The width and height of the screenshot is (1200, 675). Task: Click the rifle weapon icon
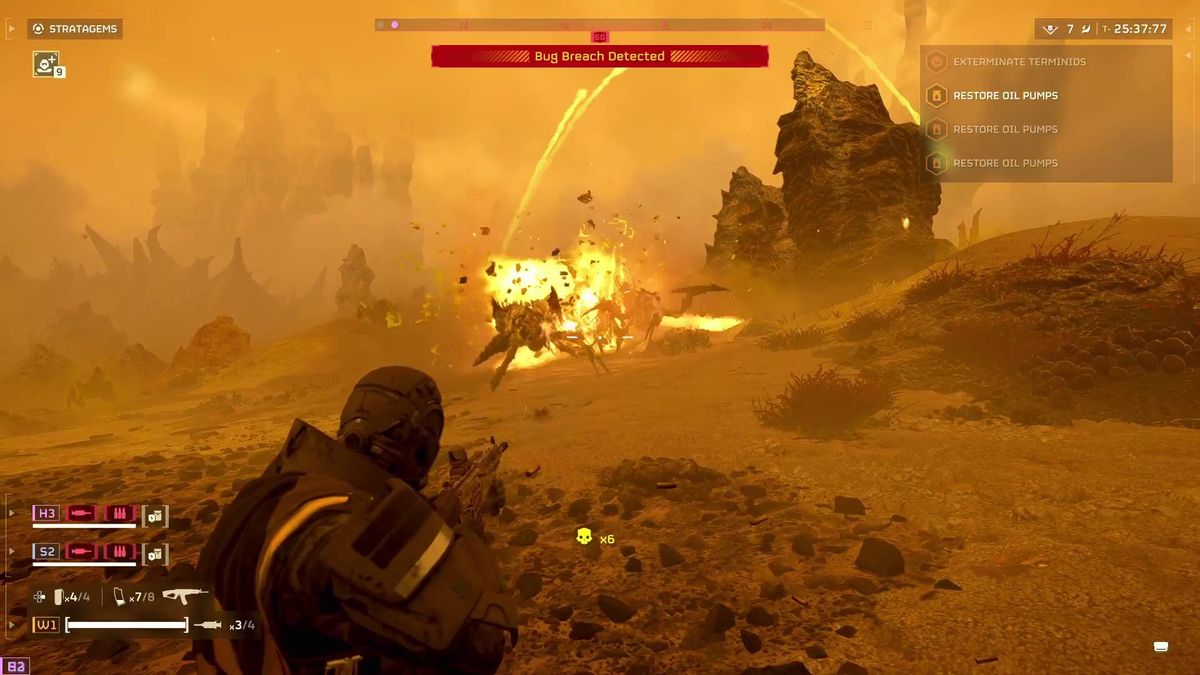[x=186, y=596]
